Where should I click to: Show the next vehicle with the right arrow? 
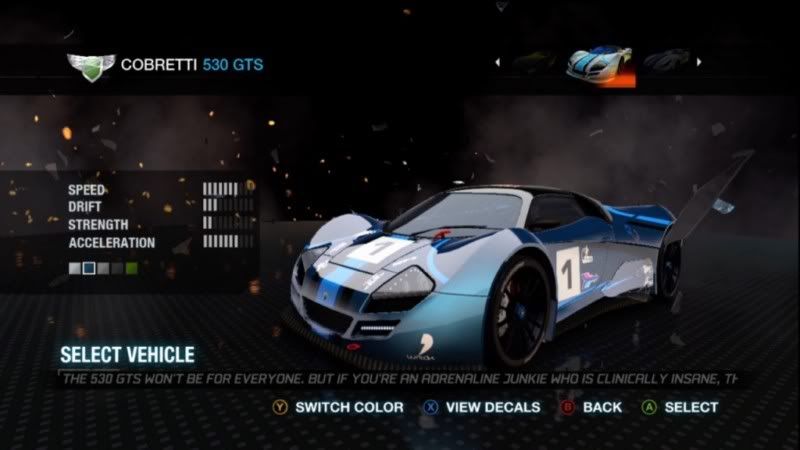pyautogui.click(x=698, y=62)
